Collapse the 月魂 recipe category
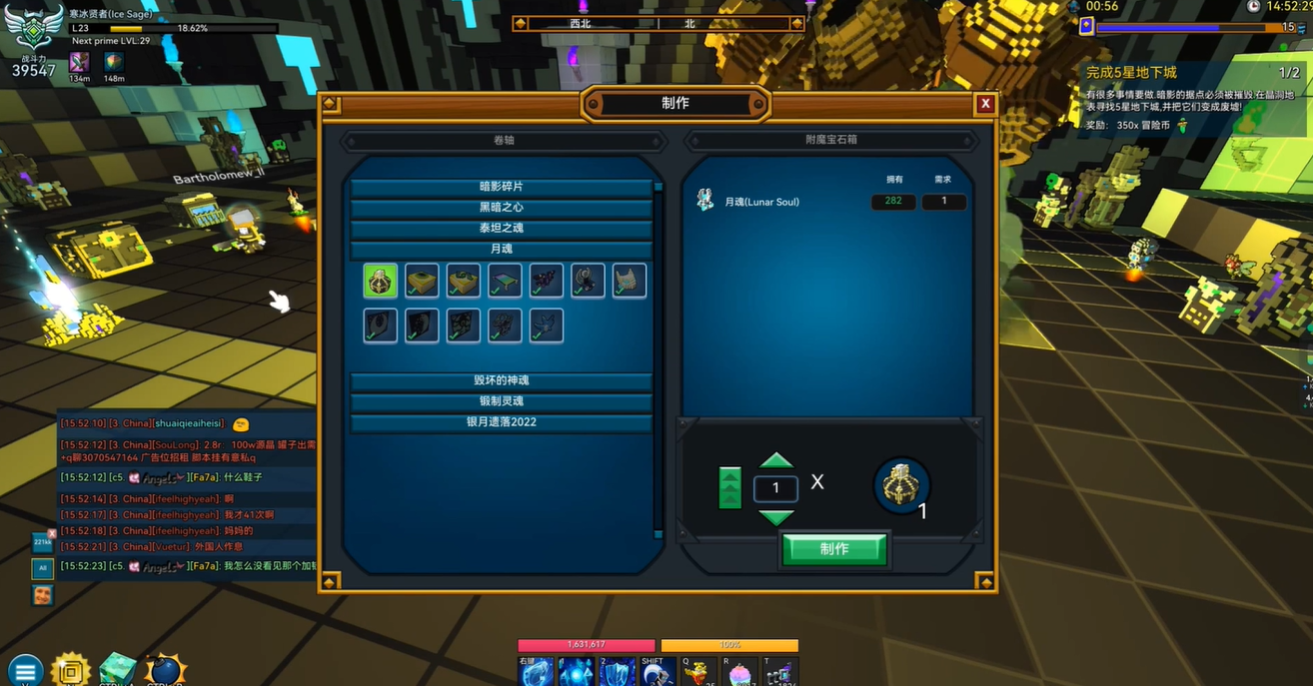1313x686 pixels. 501,249
